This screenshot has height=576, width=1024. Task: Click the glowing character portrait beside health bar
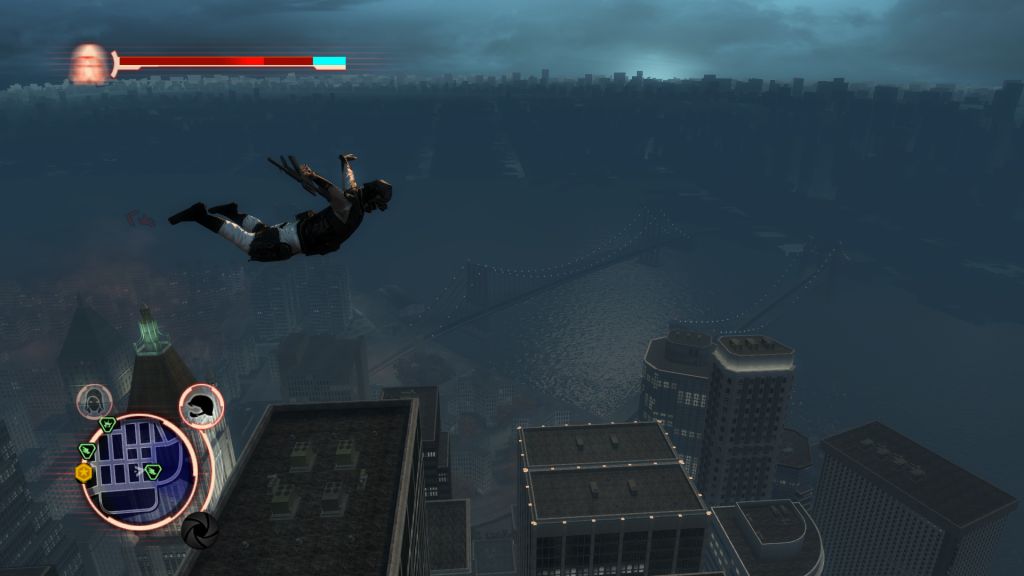pos(89,63)
